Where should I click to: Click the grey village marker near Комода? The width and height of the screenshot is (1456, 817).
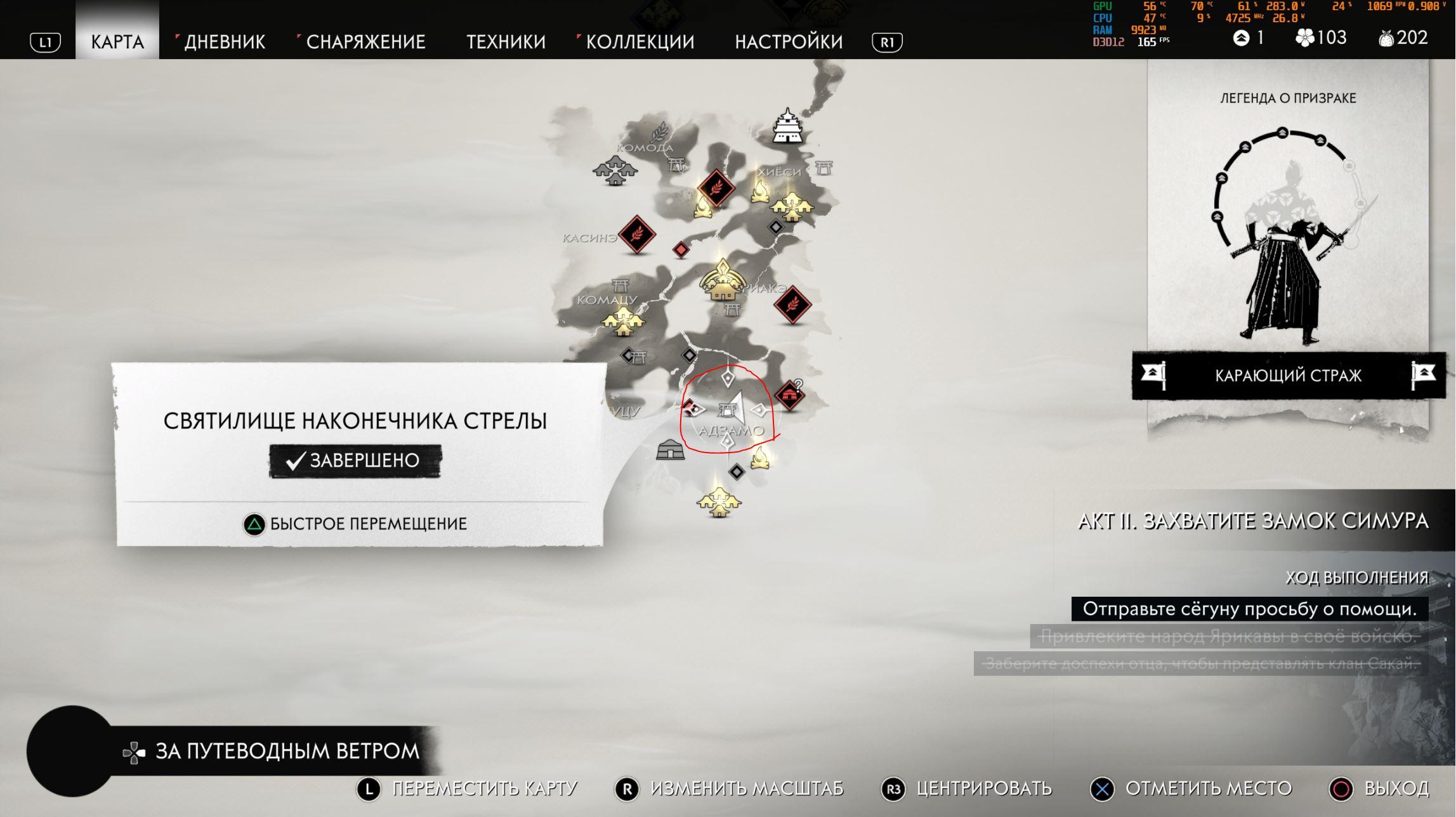(615, 170)
